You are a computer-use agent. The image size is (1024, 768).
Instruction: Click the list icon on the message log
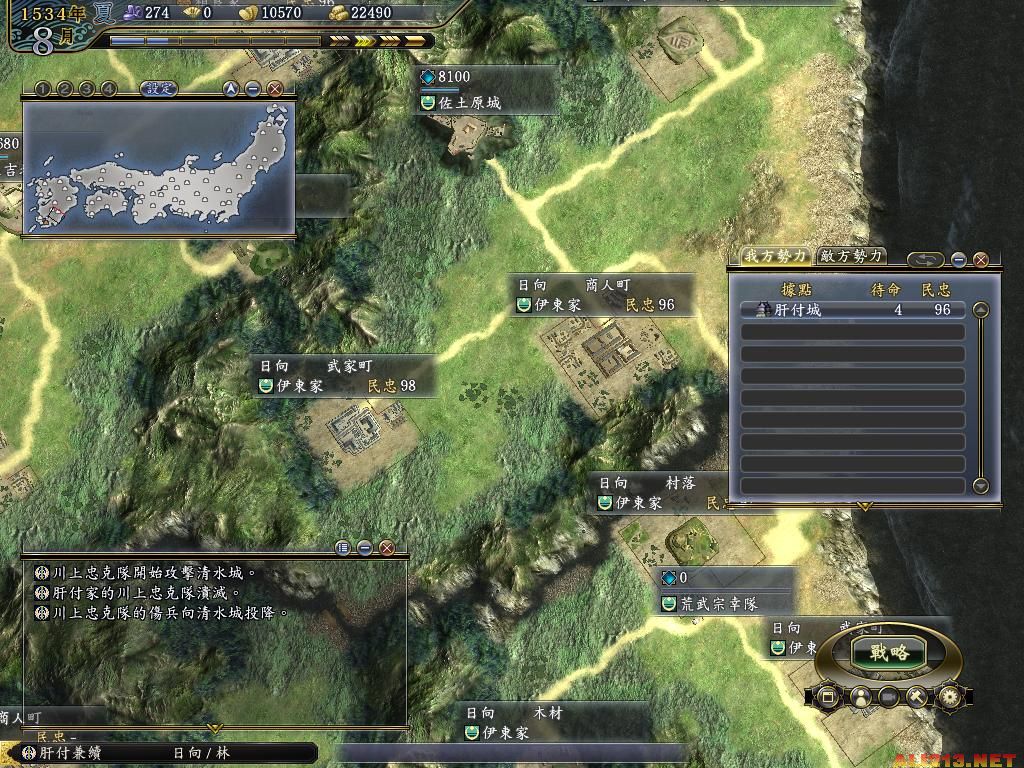[343, 548]
